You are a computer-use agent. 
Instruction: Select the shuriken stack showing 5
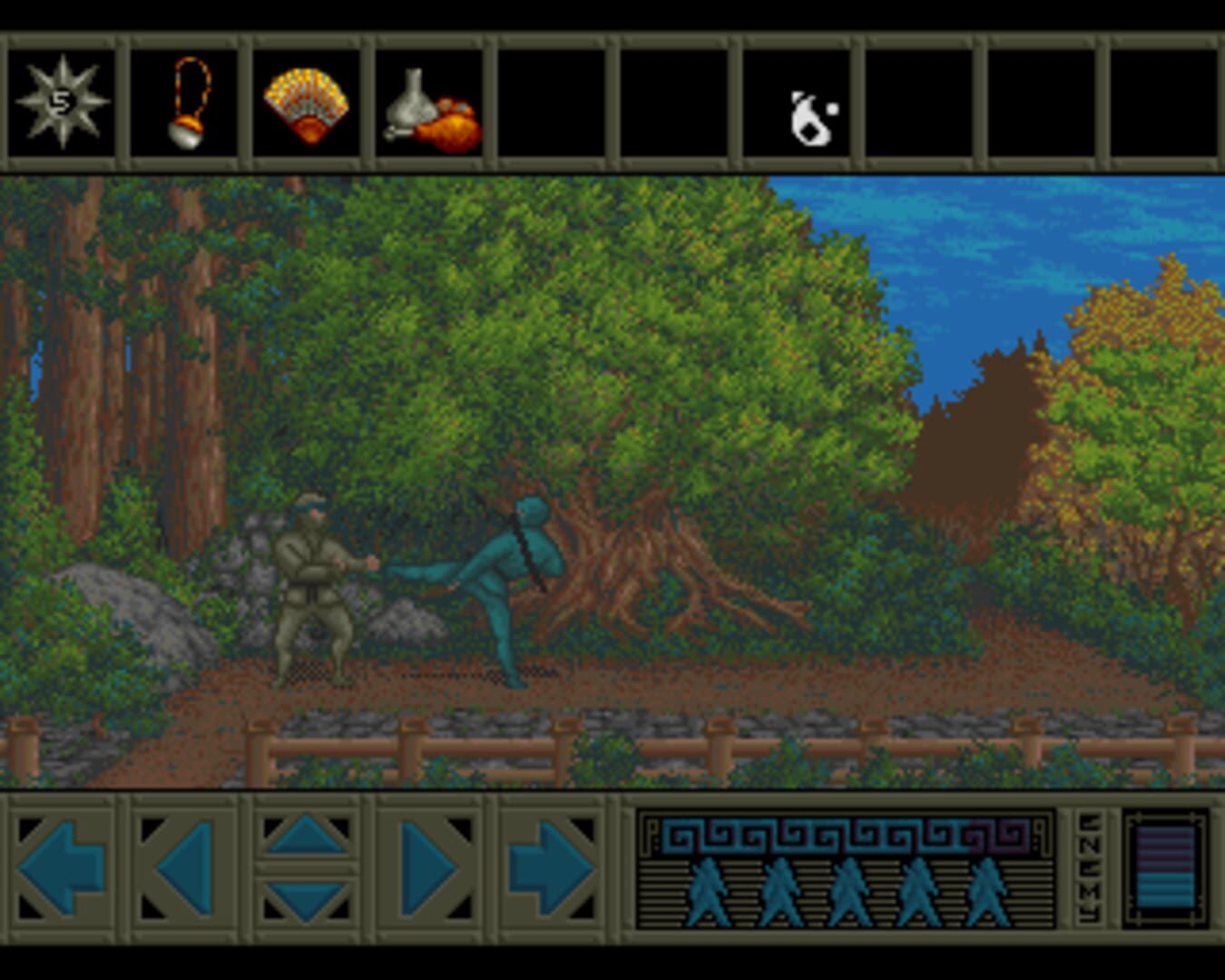pyautogui.click(x=60, y=103)
